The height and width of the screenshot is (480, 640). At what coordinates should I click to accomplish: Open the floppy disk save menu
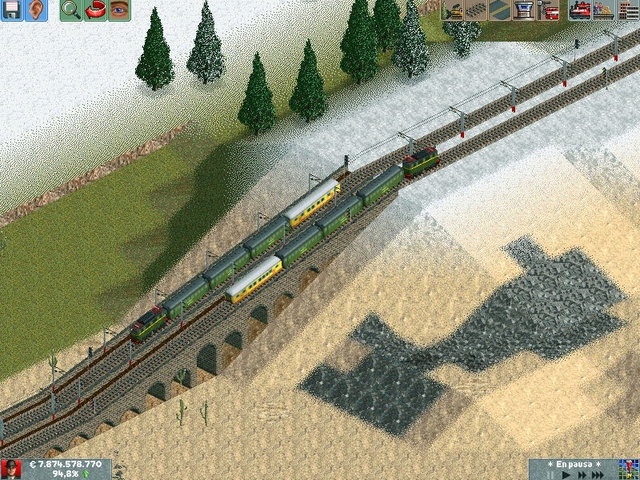(12, 11)
